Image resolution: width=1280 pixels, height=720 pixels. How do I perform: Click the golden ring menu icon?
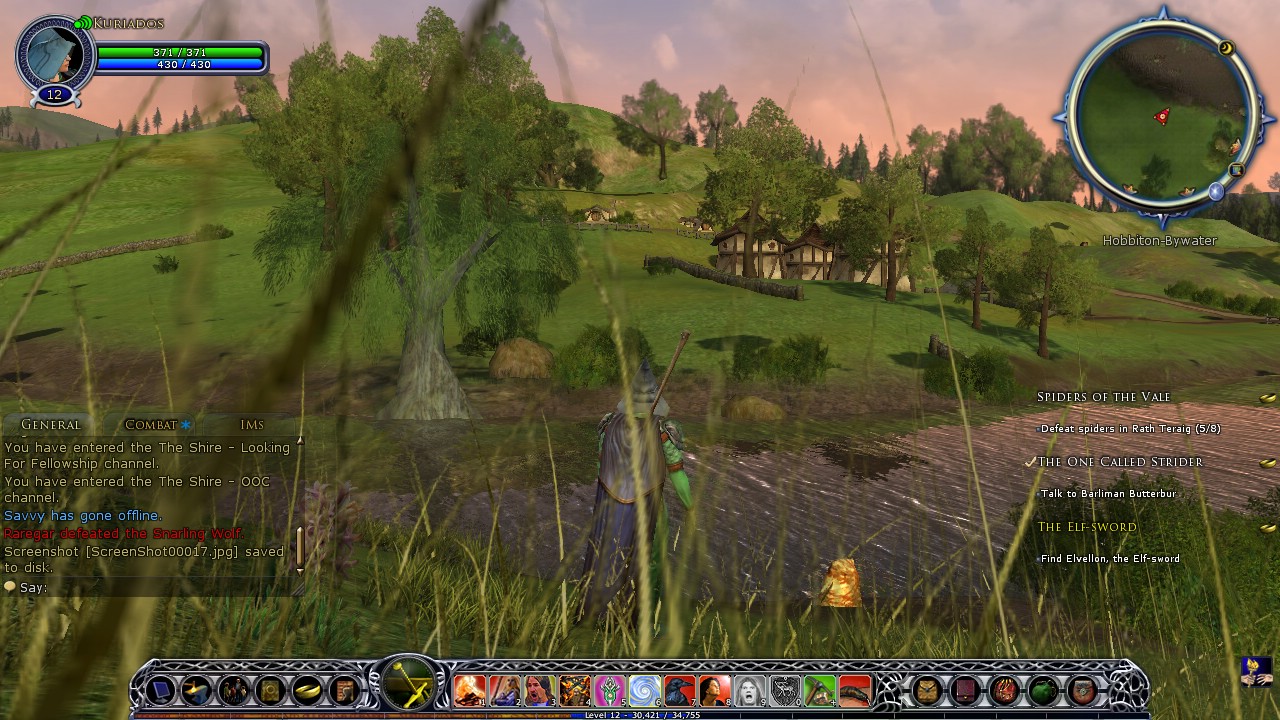[307, 690]
